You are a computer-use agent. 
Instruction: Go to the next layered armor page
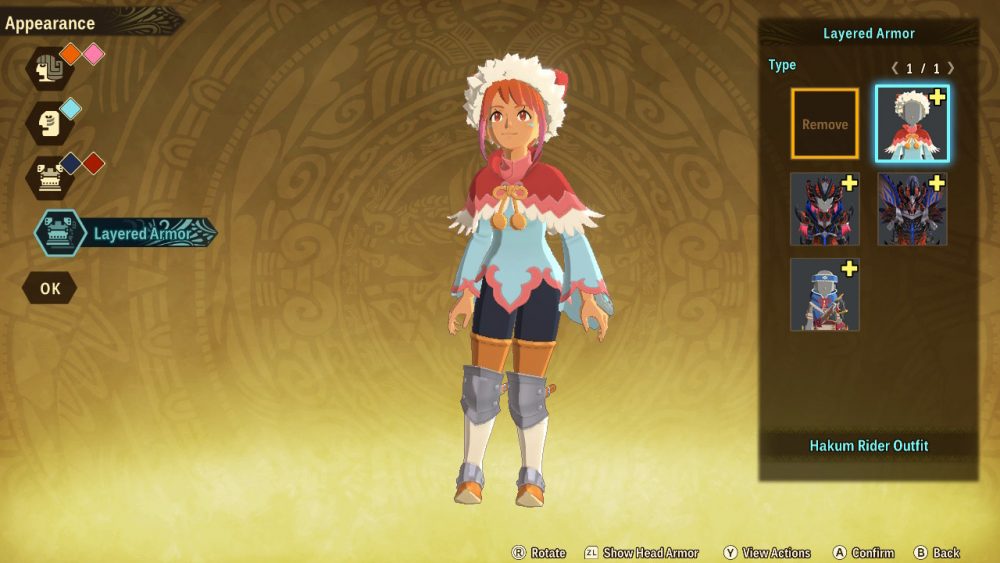[950, 68]
